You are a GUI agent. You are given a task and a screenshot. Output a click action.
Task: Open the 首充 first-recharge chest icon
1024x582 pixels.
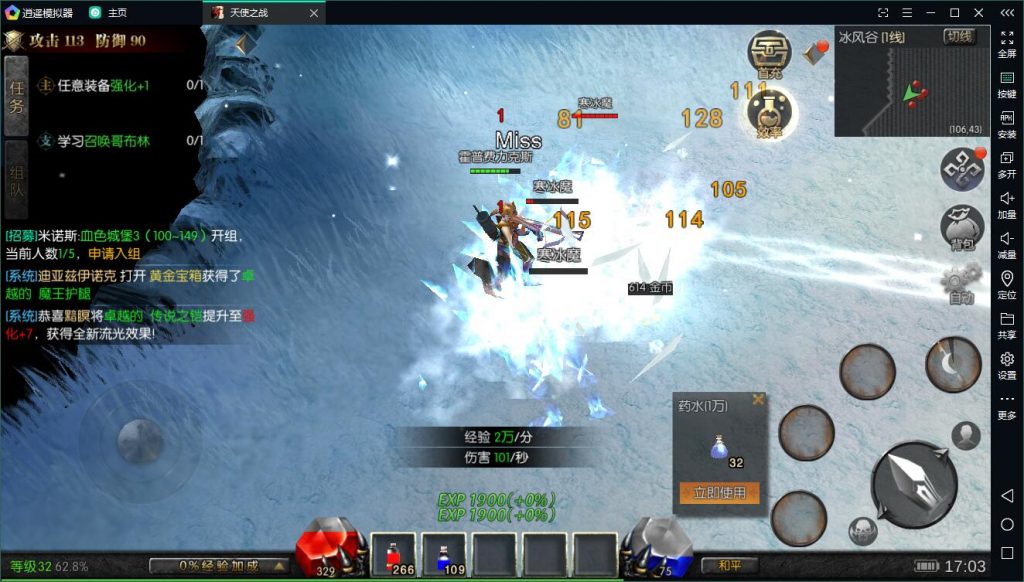click(769, 53)
